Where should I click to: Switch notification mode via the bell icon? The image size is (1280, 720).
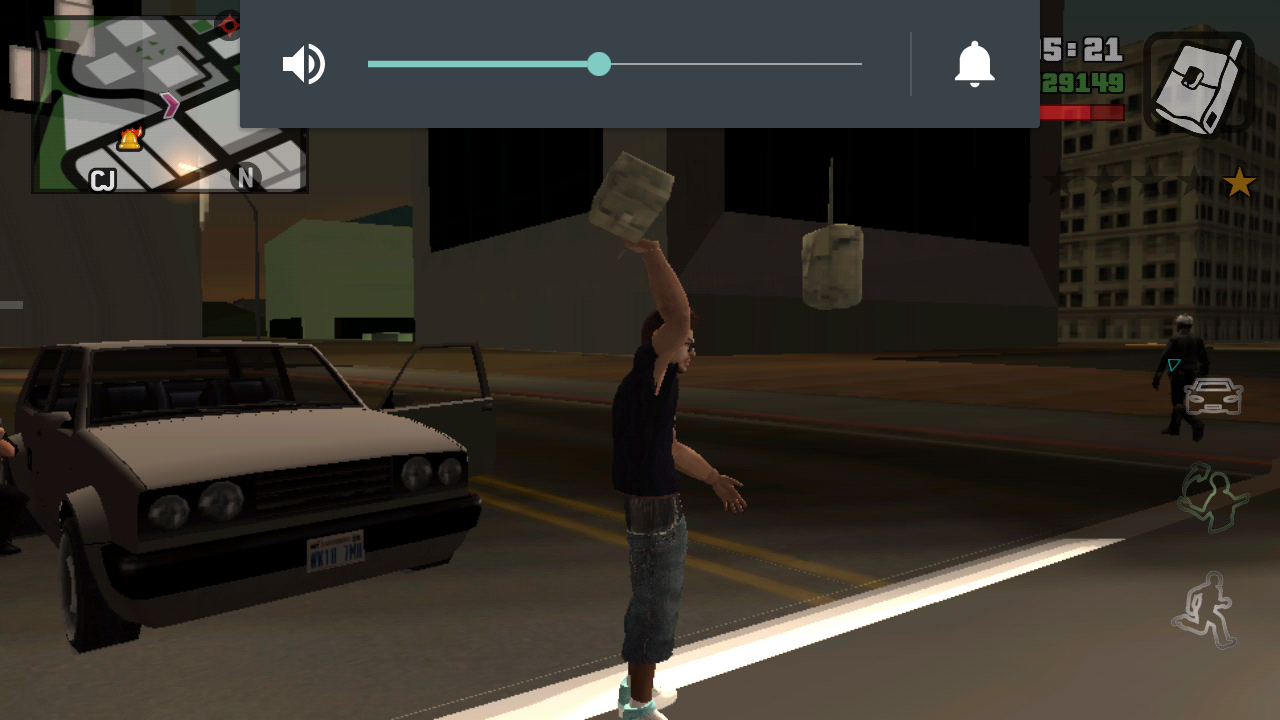[975, 63]
